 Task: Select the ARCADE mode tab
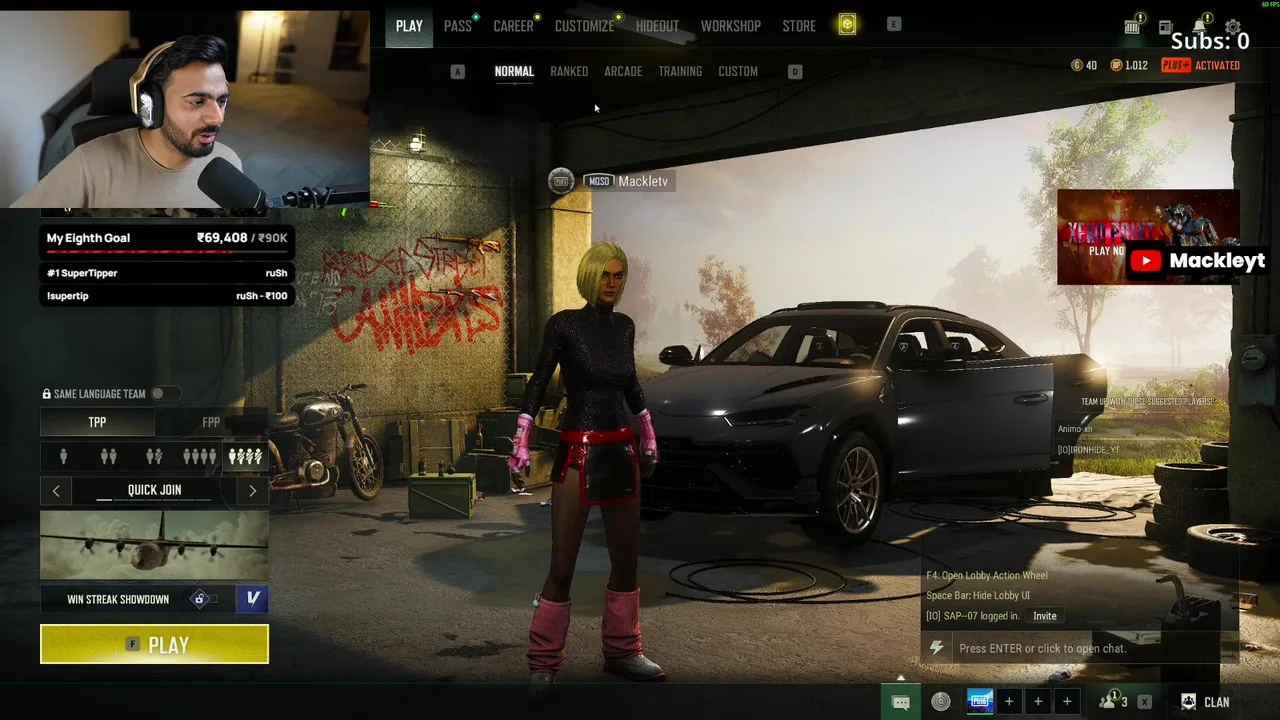coord(623,72)
